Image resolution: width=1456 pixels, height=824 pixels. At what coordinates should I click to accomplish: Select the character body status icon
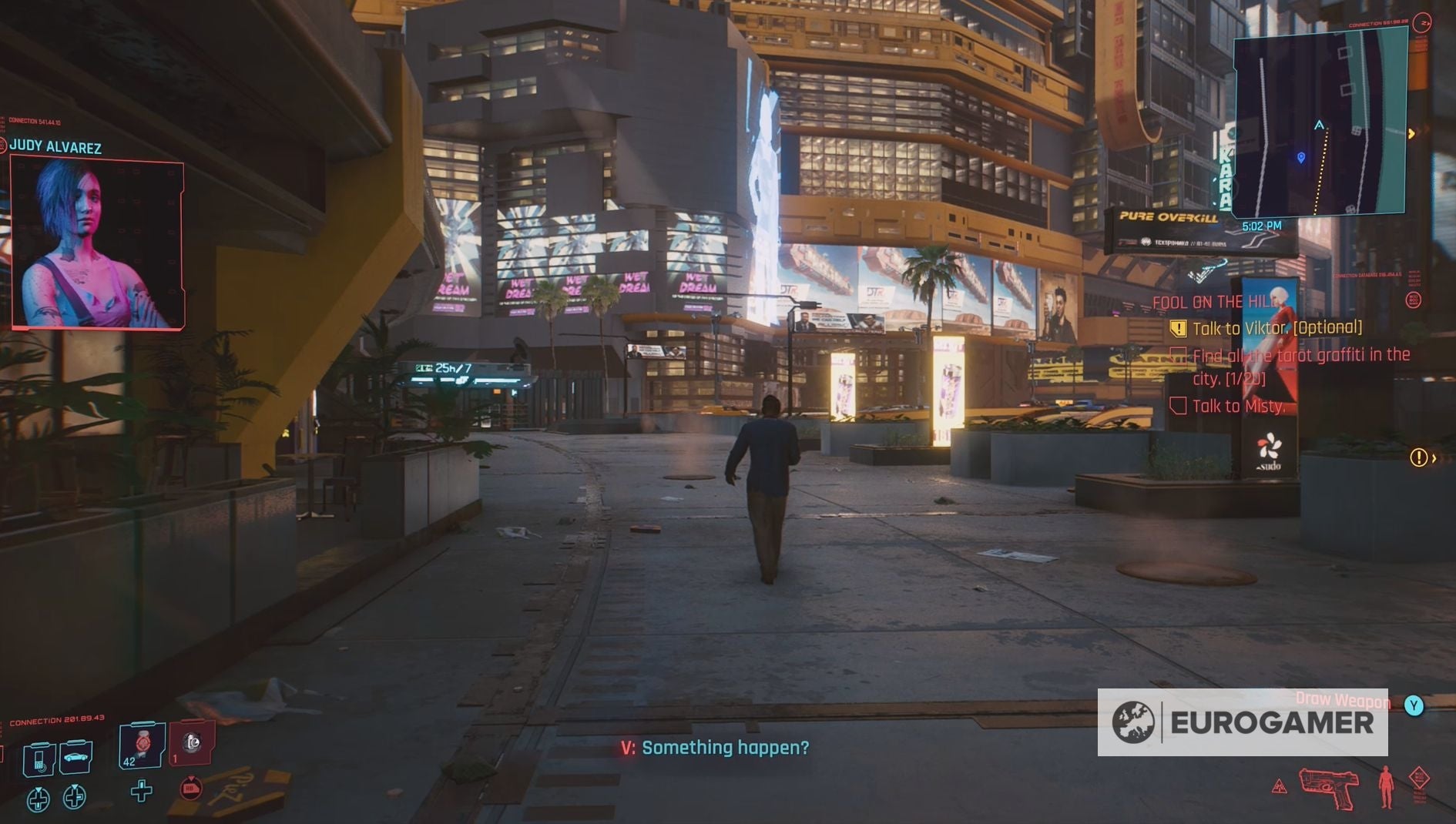pos(1386,786)
